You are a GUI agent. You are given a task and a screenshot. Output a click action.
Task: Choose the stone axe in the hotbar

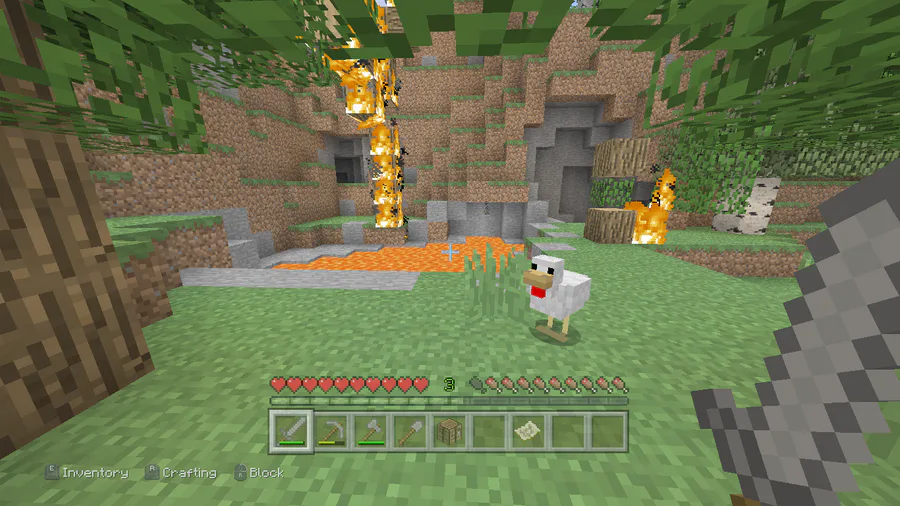click(x=369, y=431)
